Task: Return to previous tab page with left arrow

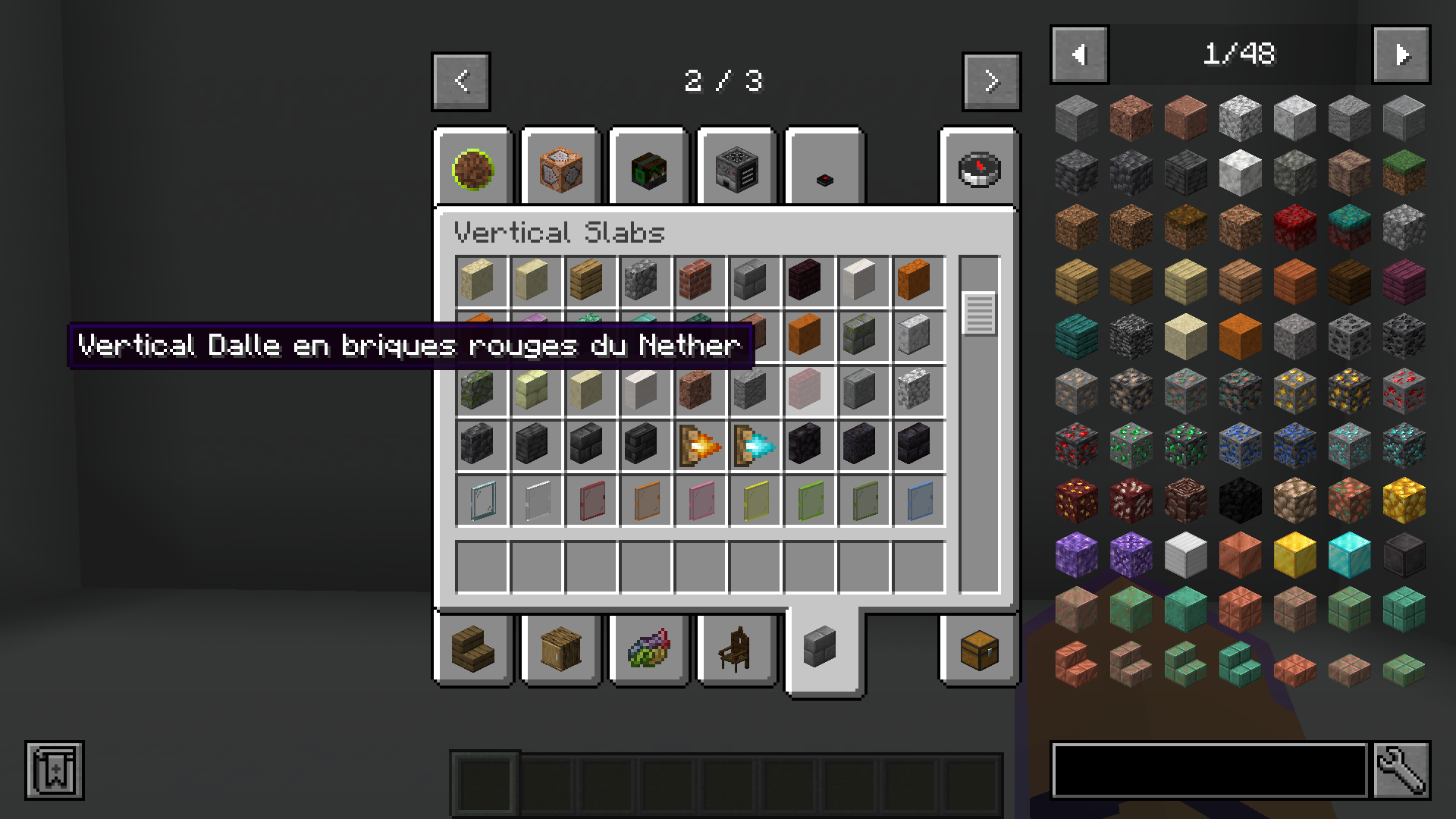Action: click(460, 82)
